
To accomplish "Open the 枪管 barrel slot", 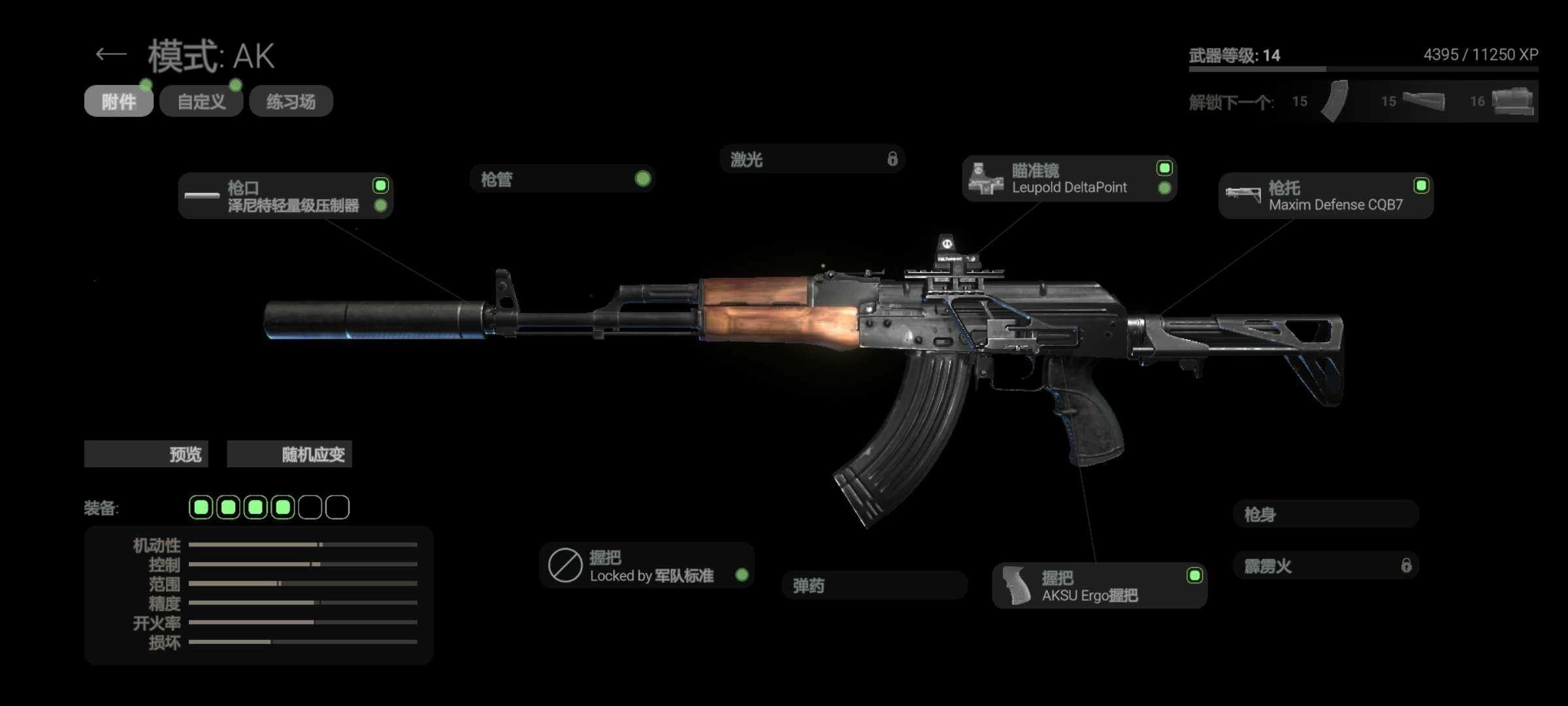I will coord(562,179).
